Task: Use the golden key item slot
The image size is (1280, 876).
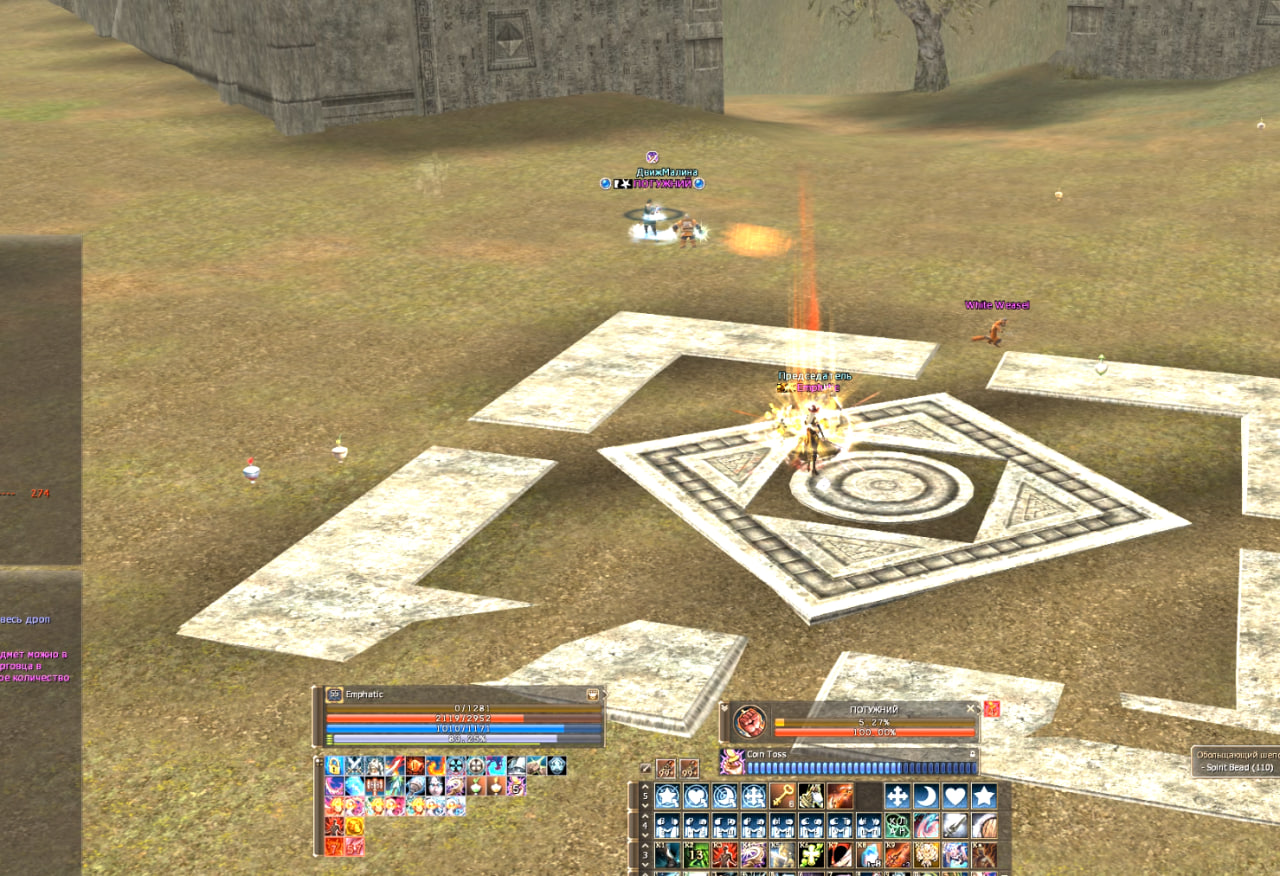Action: pyautogui.click(x=782, y=796)
